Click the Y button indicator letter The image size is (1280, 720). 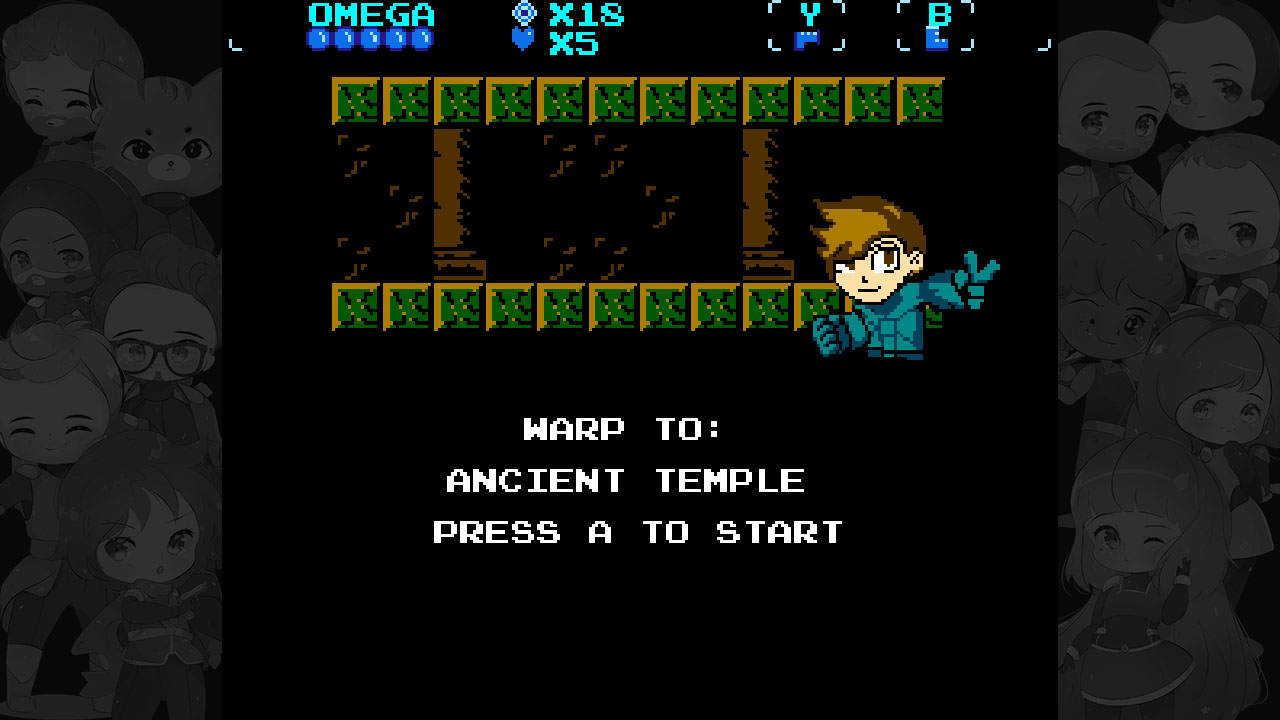(x=811, y=15)
